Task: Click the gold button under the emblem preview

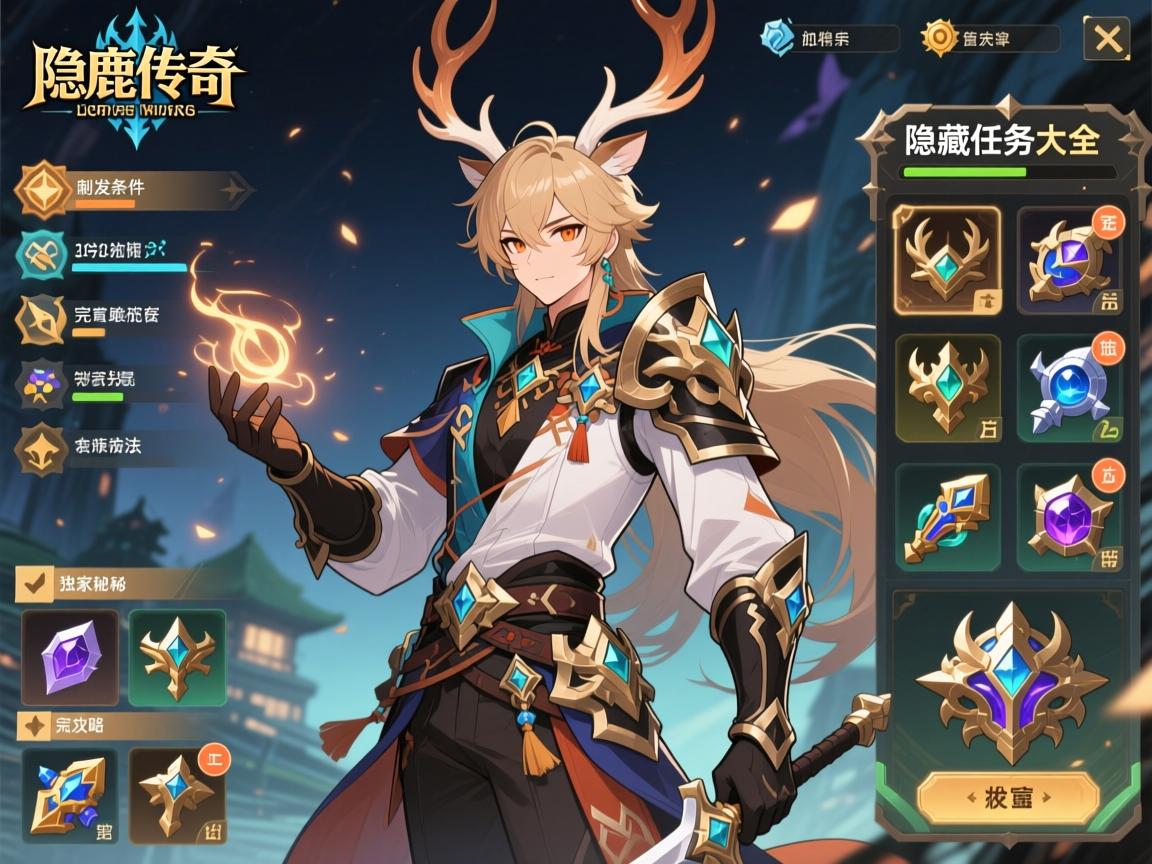Action: click(x=1008, y=797)
